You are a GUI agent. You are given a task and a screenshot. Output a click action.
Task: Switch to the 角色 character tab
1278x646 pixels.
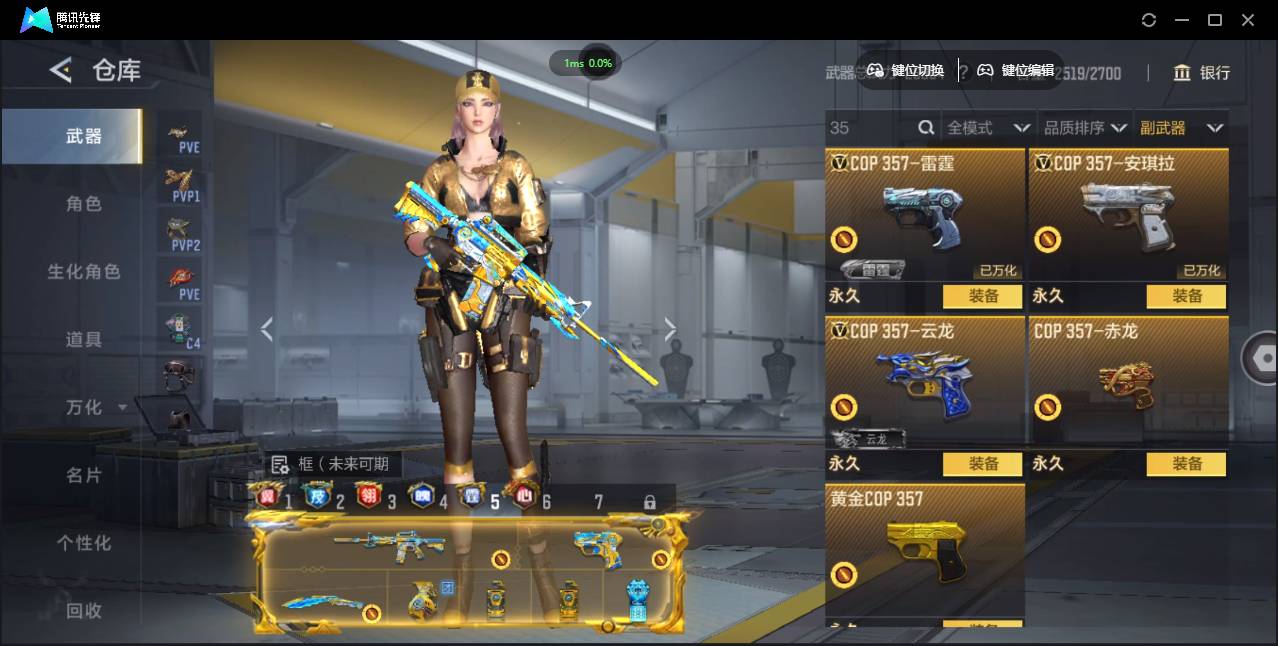pyautogui.click(x=84, y=204)
